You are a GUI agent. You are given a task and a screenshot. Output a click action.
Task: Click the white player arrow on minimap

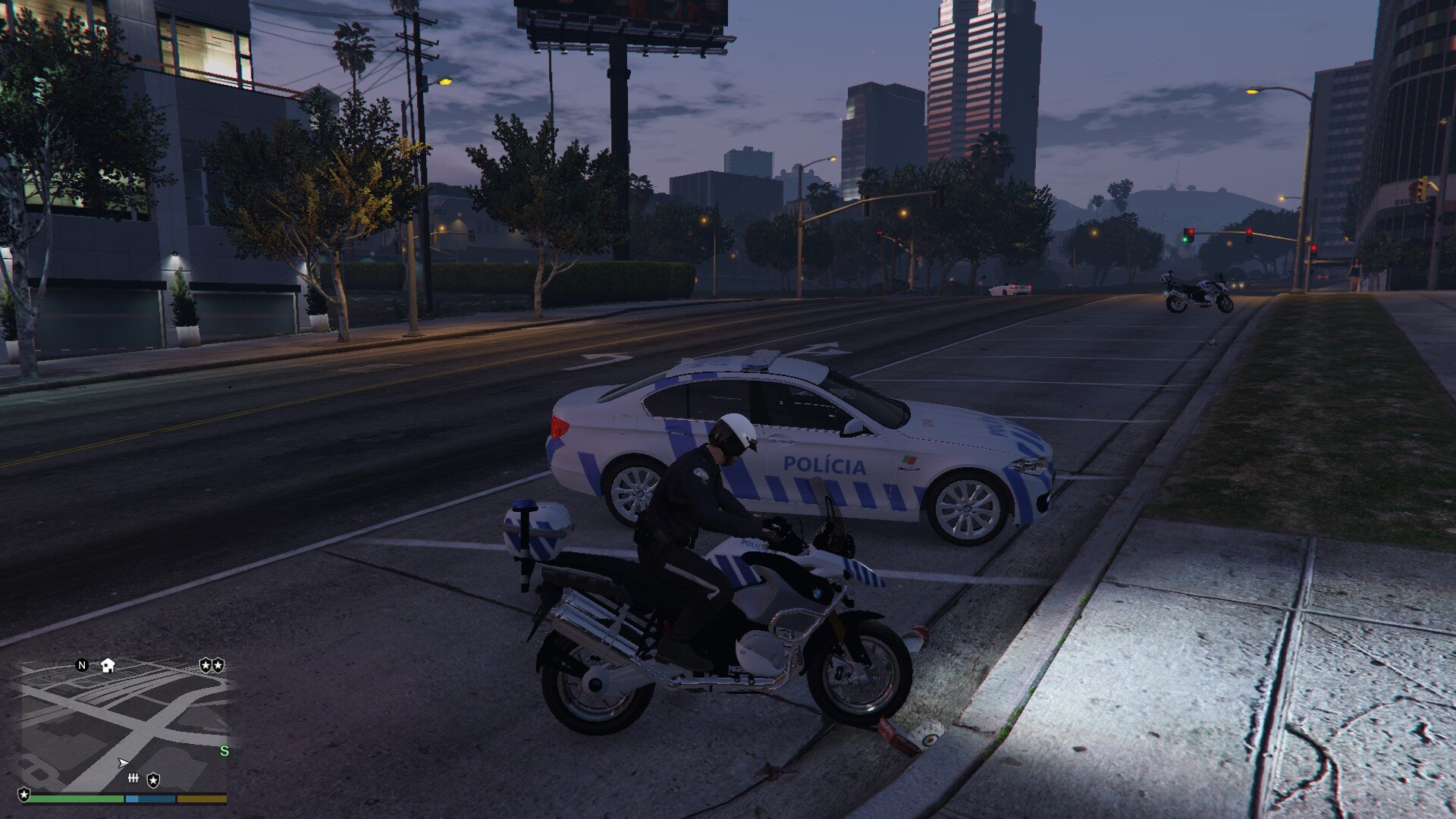point(123,762)
